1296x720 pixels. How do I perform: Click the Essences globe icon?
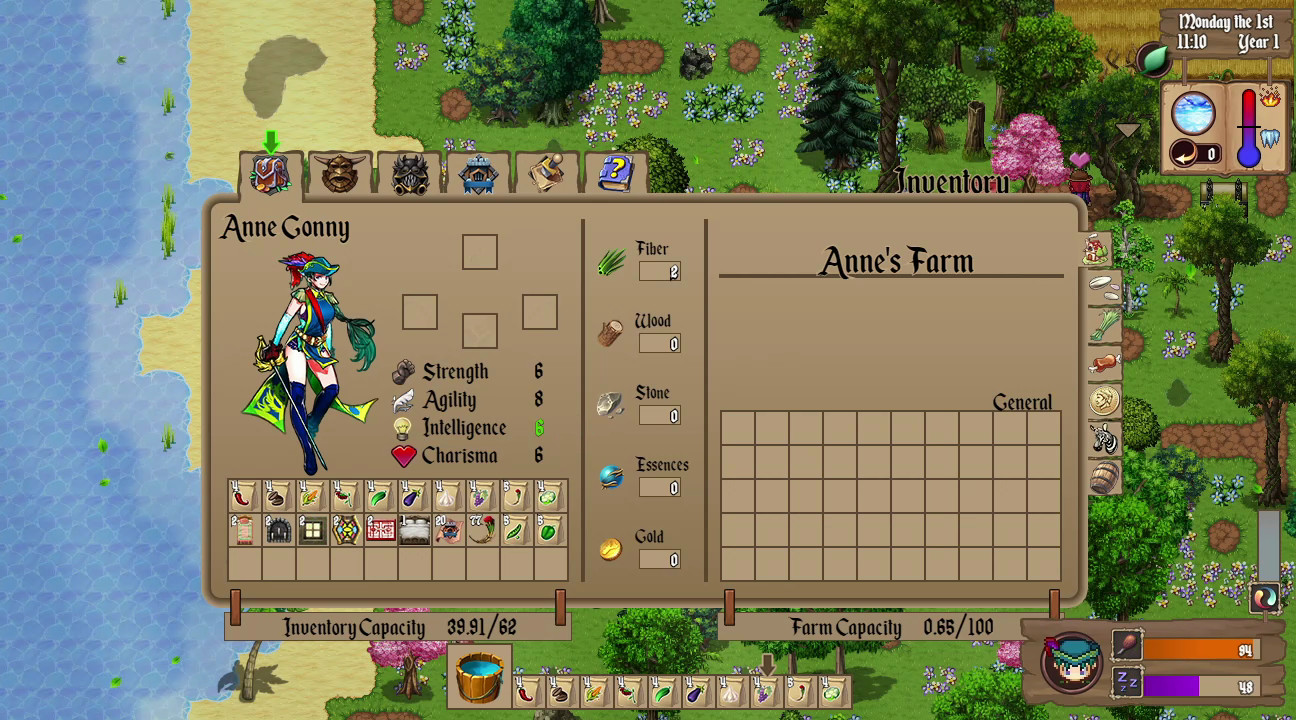(611, 476)
